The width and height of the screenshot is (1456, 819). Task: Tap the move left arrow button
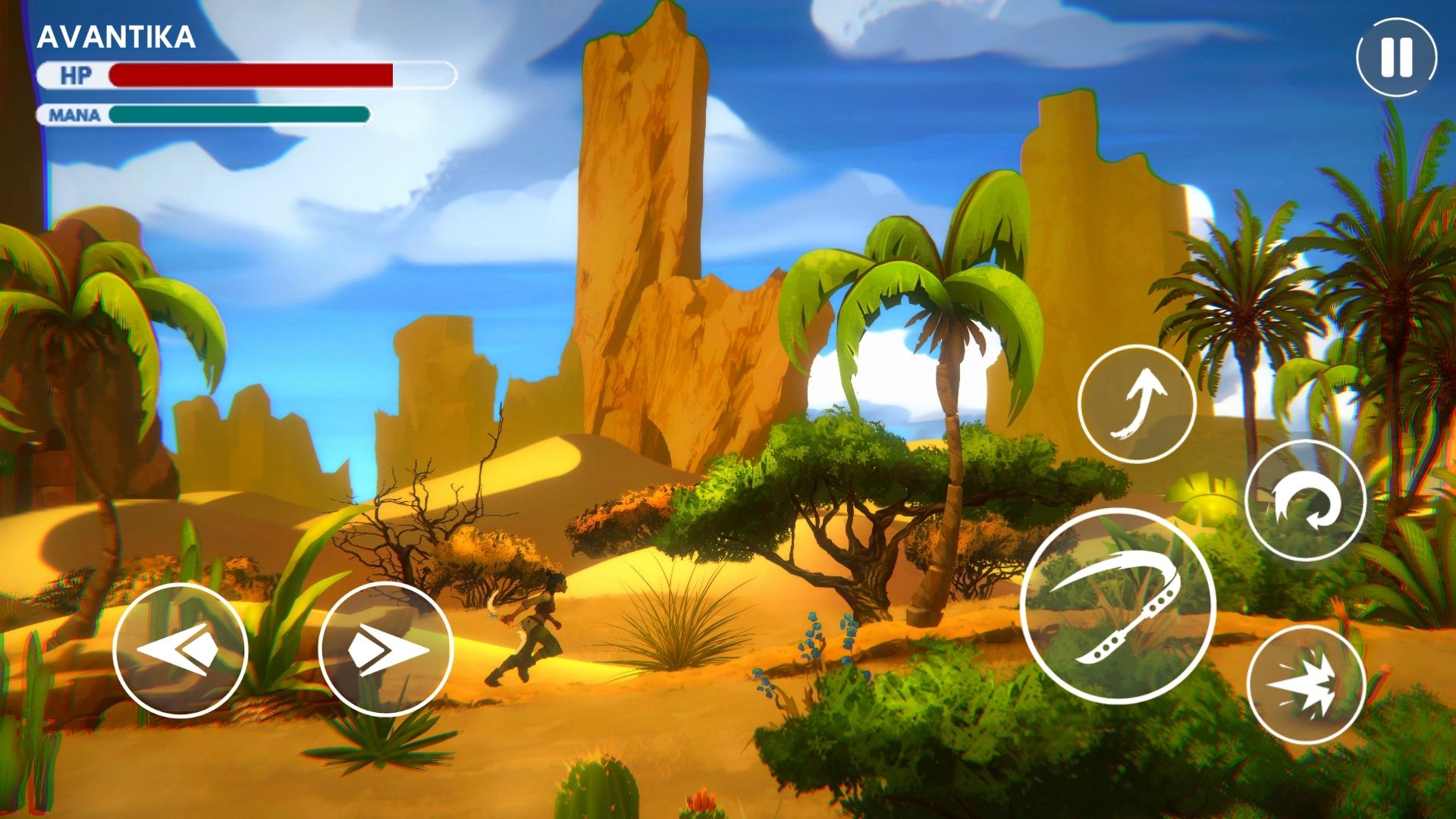(x=180, y=650)
